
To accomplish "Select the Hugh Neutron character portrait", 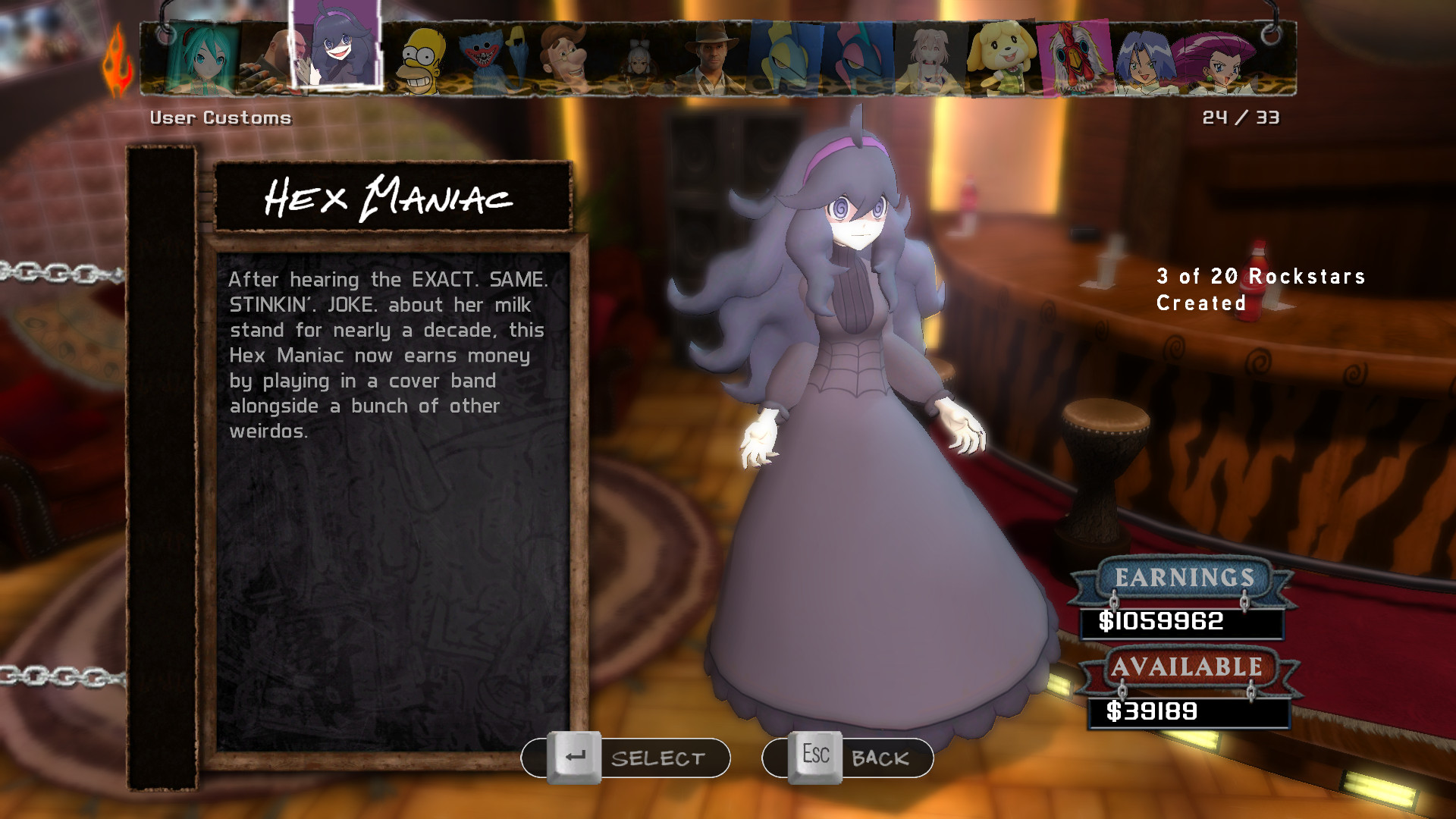I will pos(565,59).
